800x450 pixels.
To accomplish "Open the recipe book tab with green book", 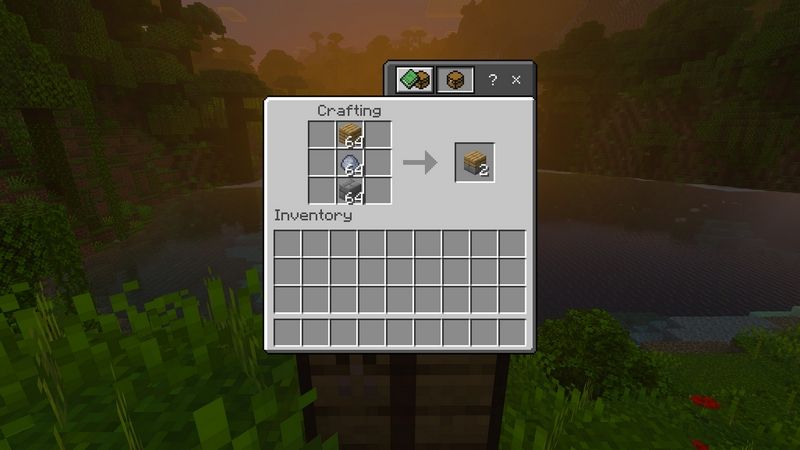I will (x=413, y=80).
